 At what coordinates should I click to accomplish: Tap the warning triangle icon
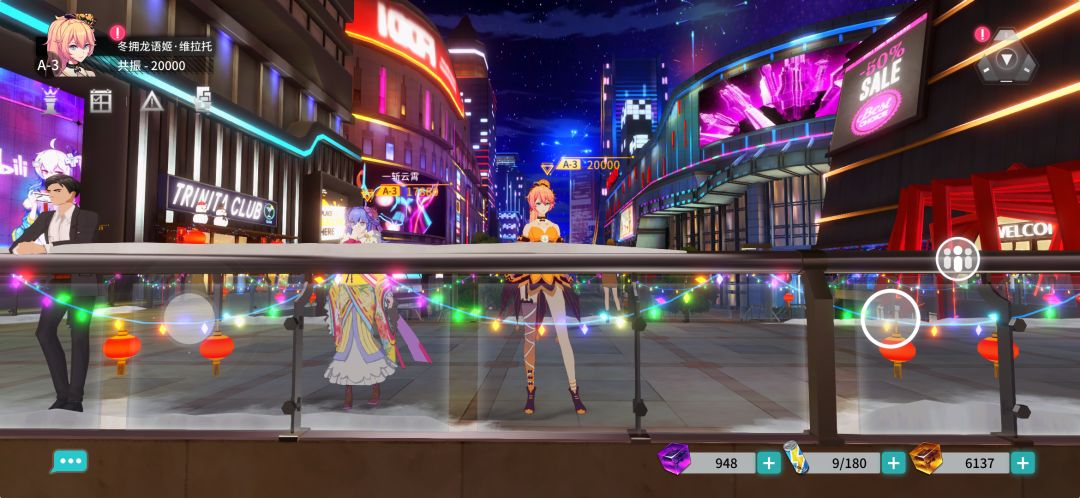[152, 100]
